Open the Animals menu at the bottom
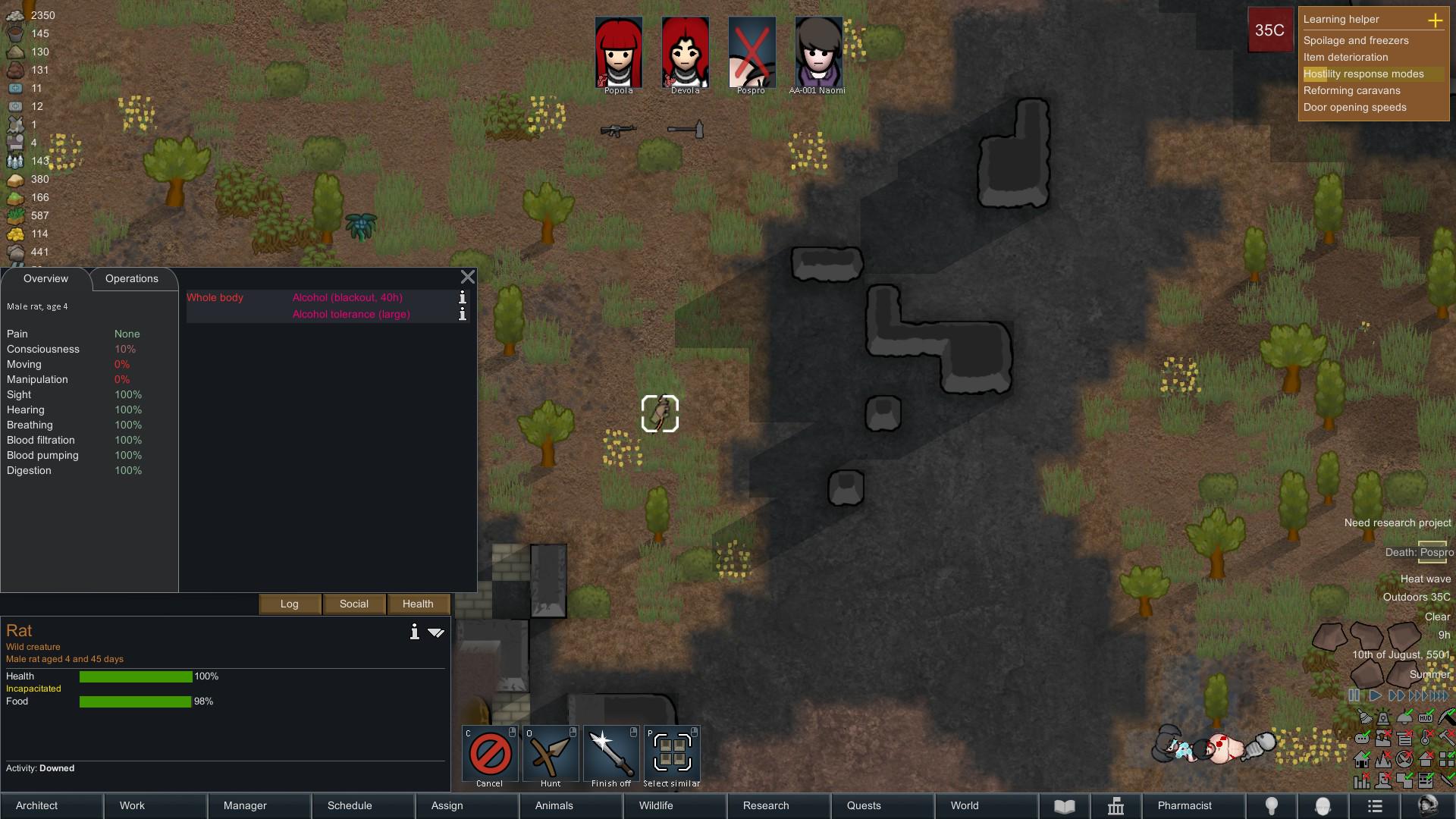The image size is (1456, 819). coord(553,805)
